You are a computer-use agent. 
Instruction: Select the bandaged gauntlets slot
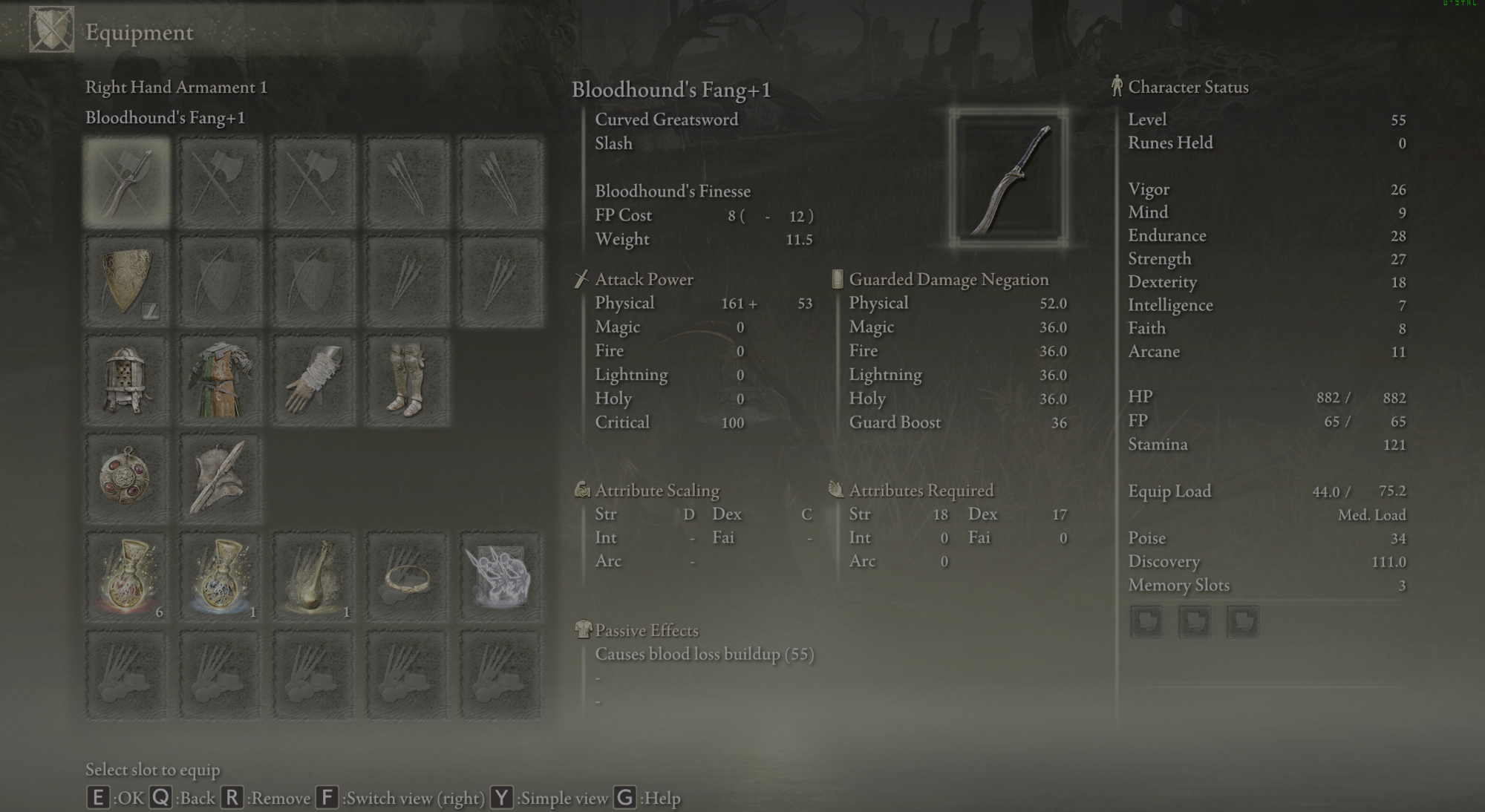tap(314, 380)
